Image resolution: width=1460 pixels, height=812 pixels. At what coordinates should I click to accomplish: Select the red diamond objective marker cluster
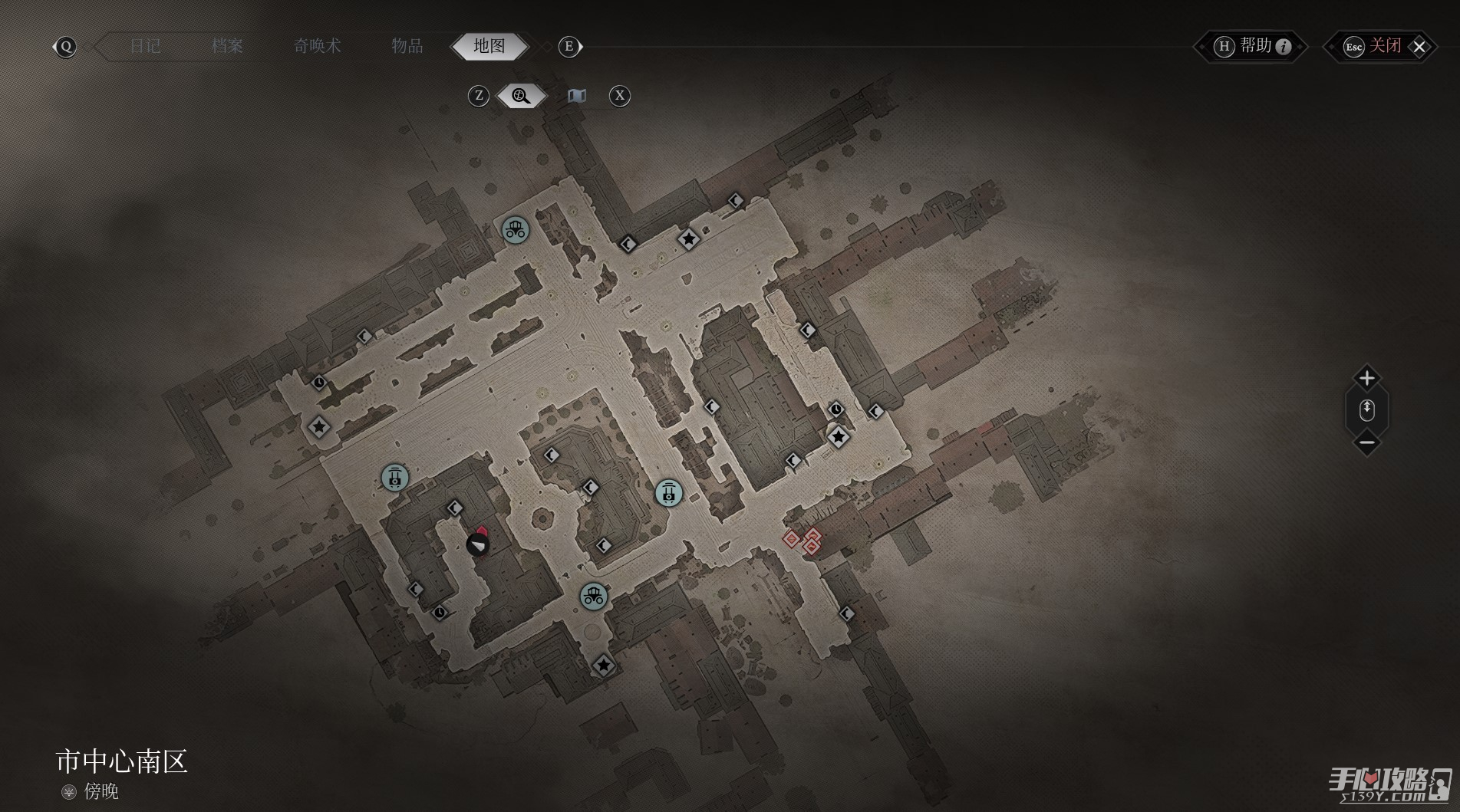point(803,541)
